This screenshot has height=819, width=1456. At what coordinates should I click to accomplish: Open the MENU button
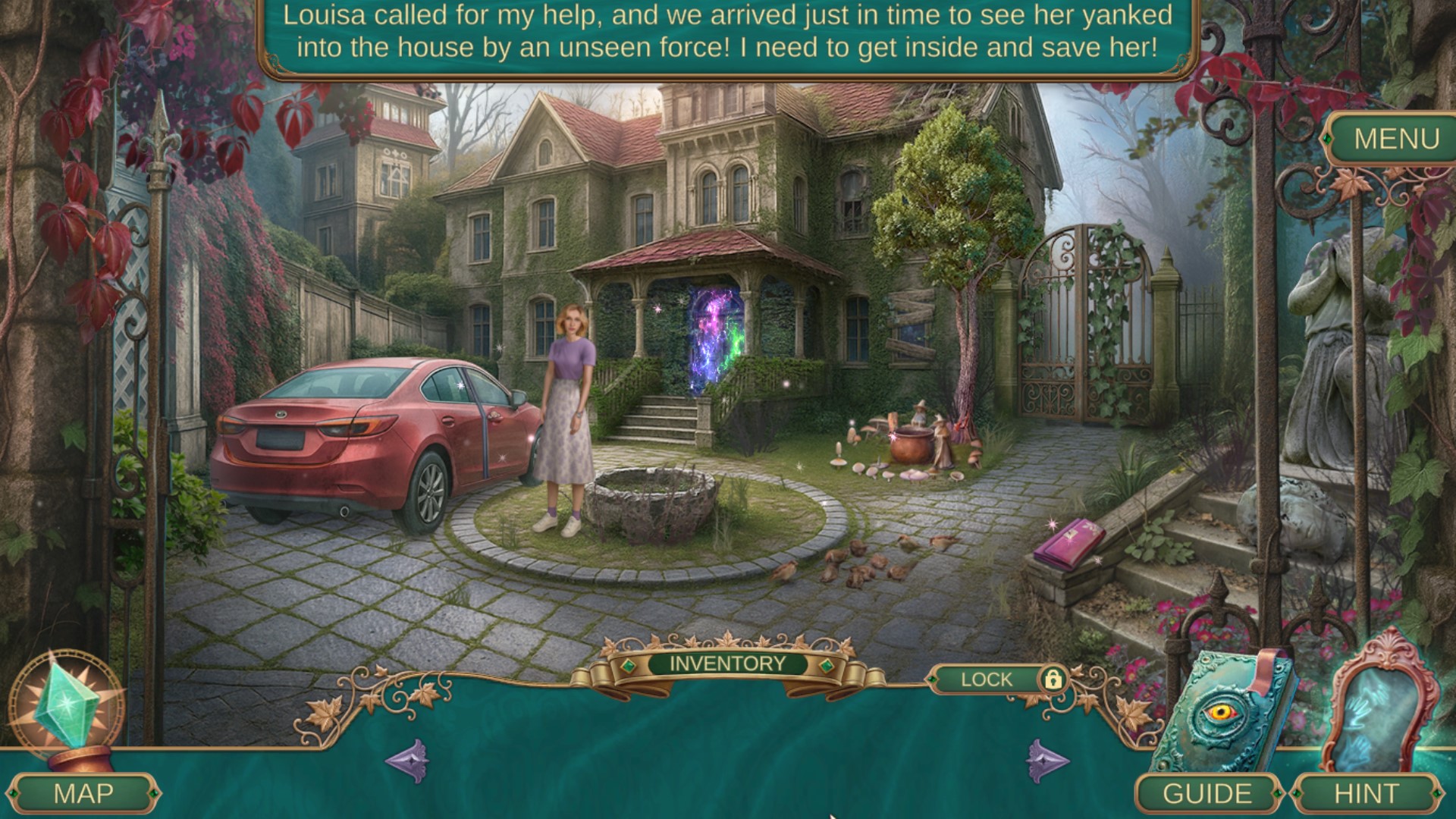1396,139
